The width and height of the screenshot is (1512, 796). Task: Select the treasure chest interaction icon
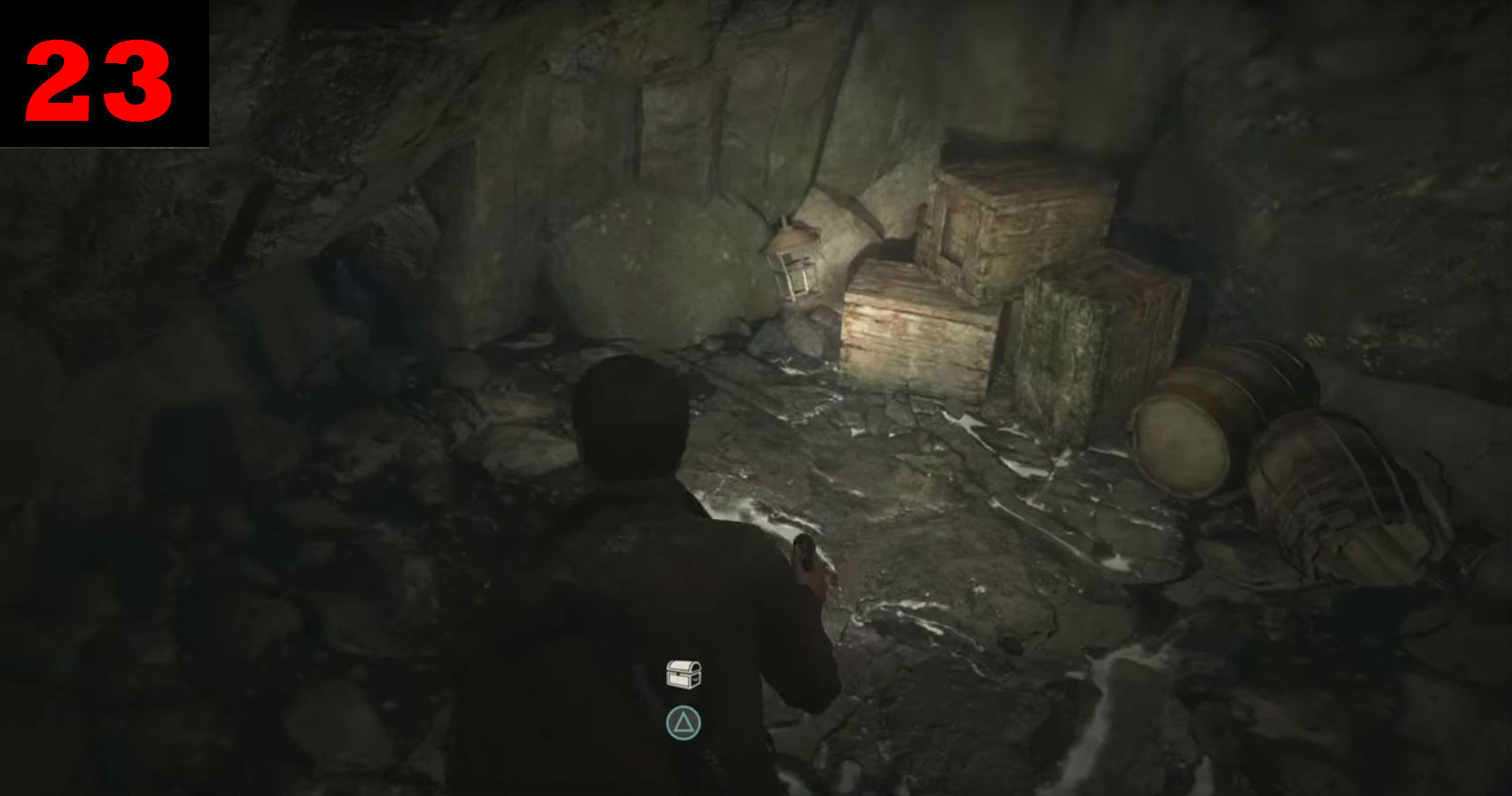pyautogui.click(x=683, y=674)
